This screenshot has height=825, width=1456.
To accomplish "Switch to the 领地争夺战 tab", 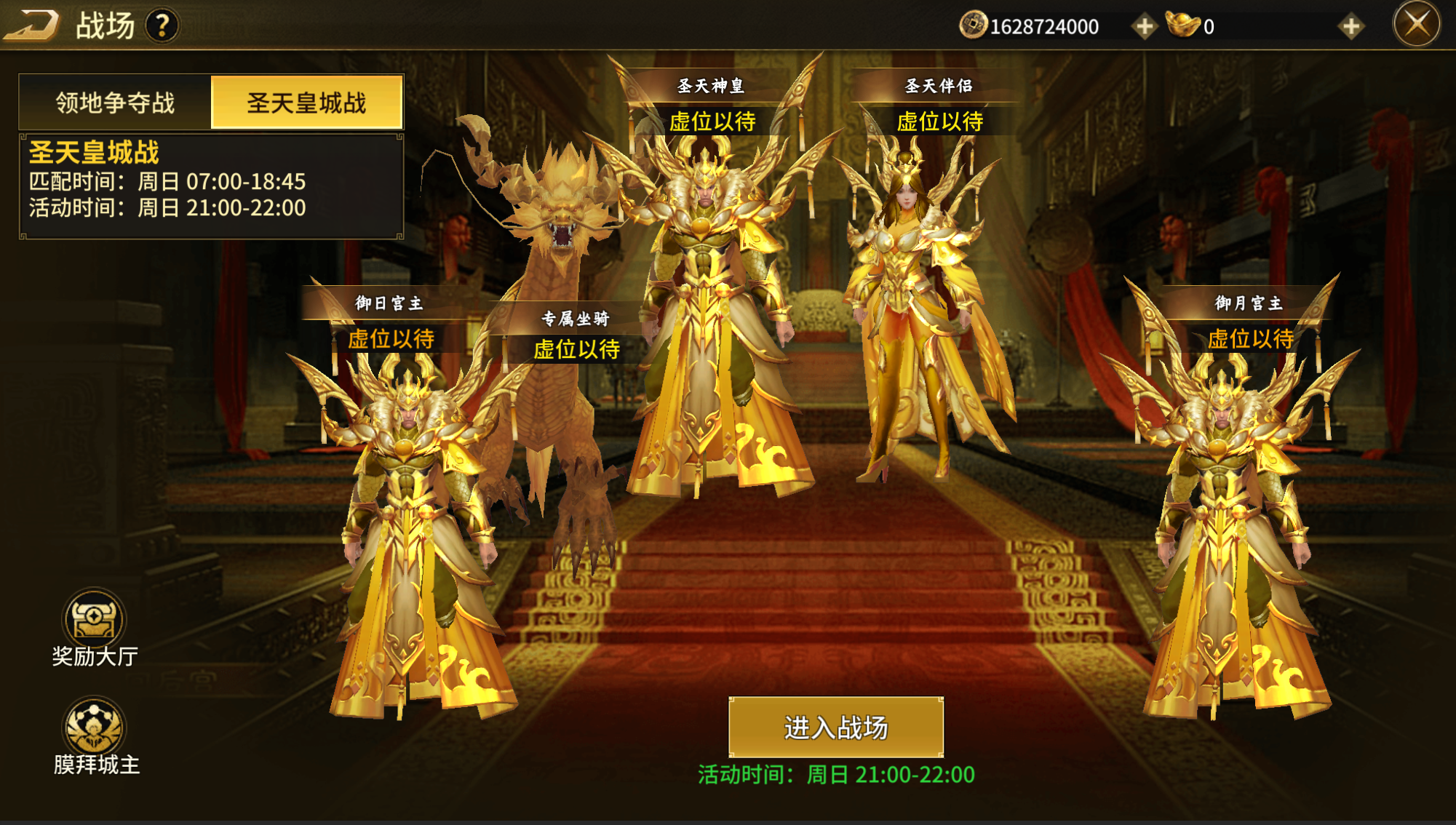I will [x=115, y=103].
